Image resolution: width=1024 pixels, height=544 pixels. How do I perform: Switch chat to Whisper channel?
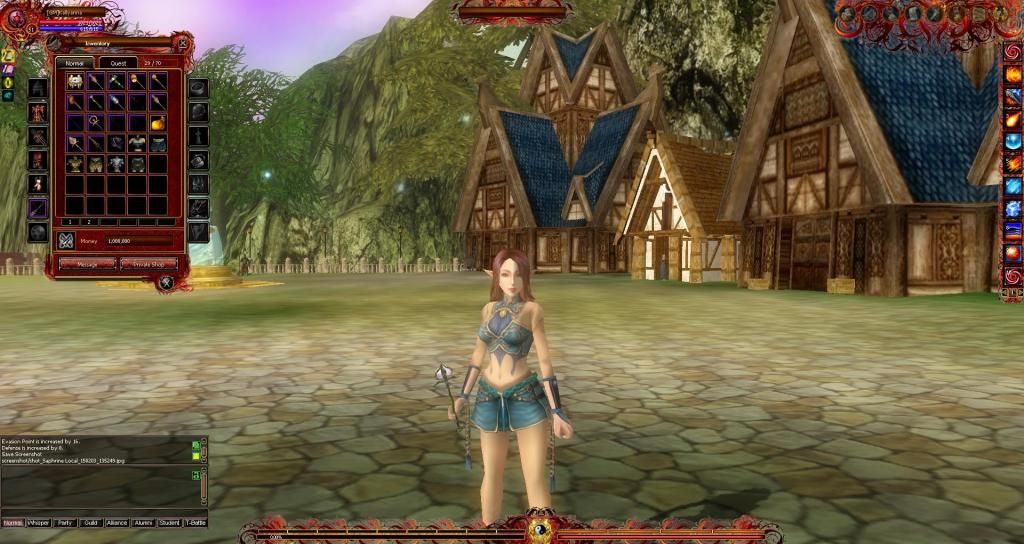point(39,522)
